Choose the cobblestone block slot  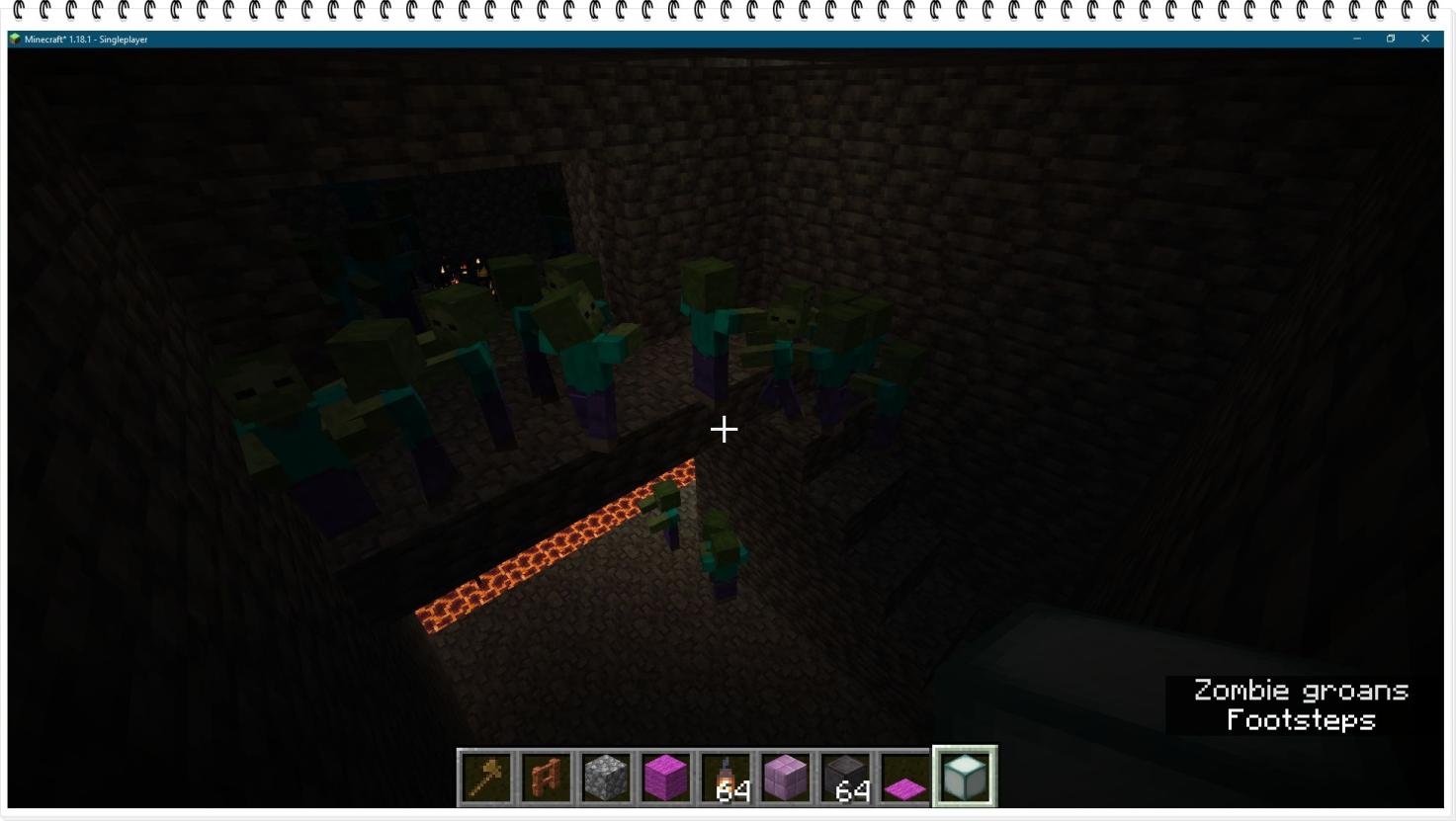point(606,777)
